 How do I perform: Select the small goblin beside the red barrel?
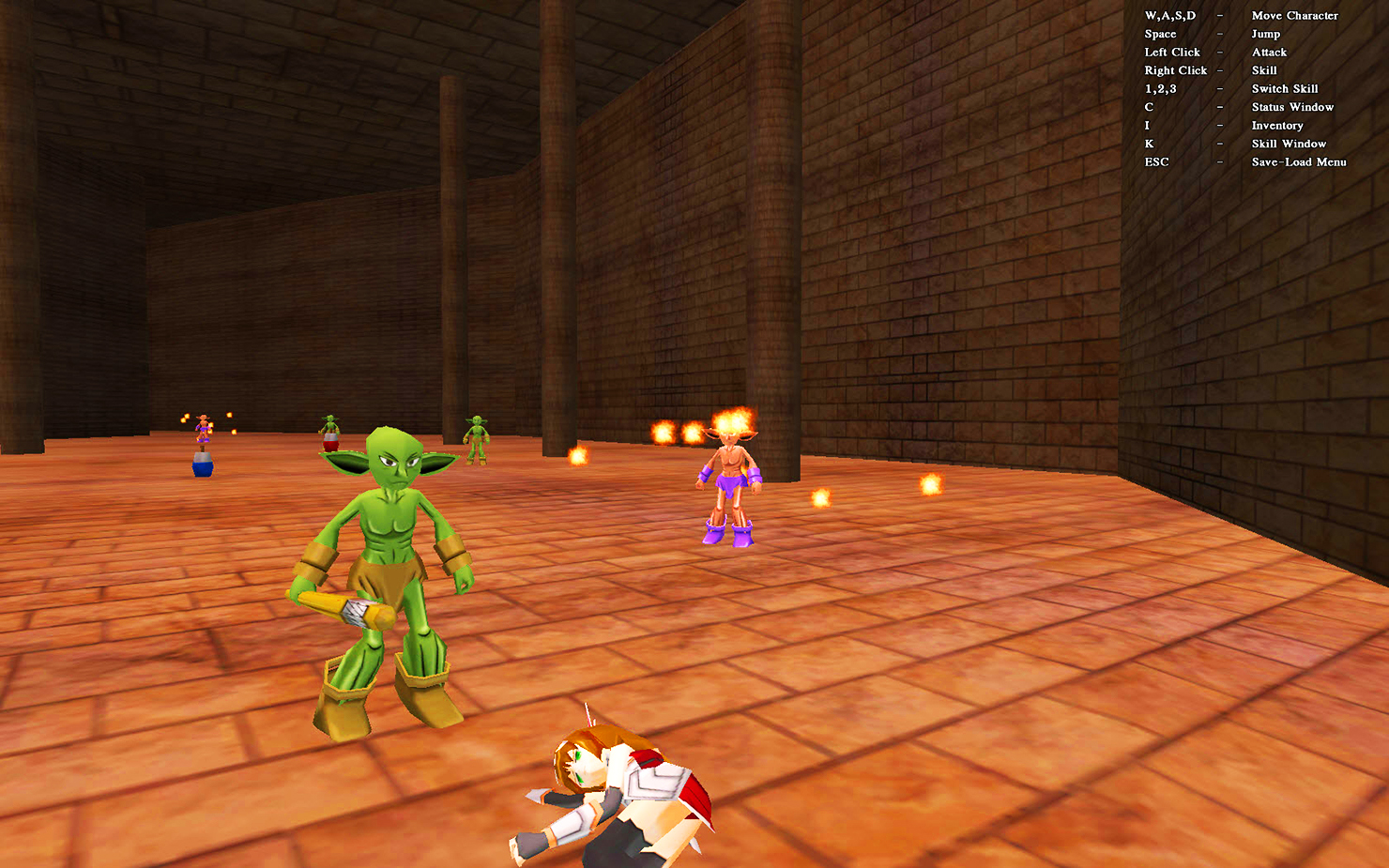(x=330, y=424)
